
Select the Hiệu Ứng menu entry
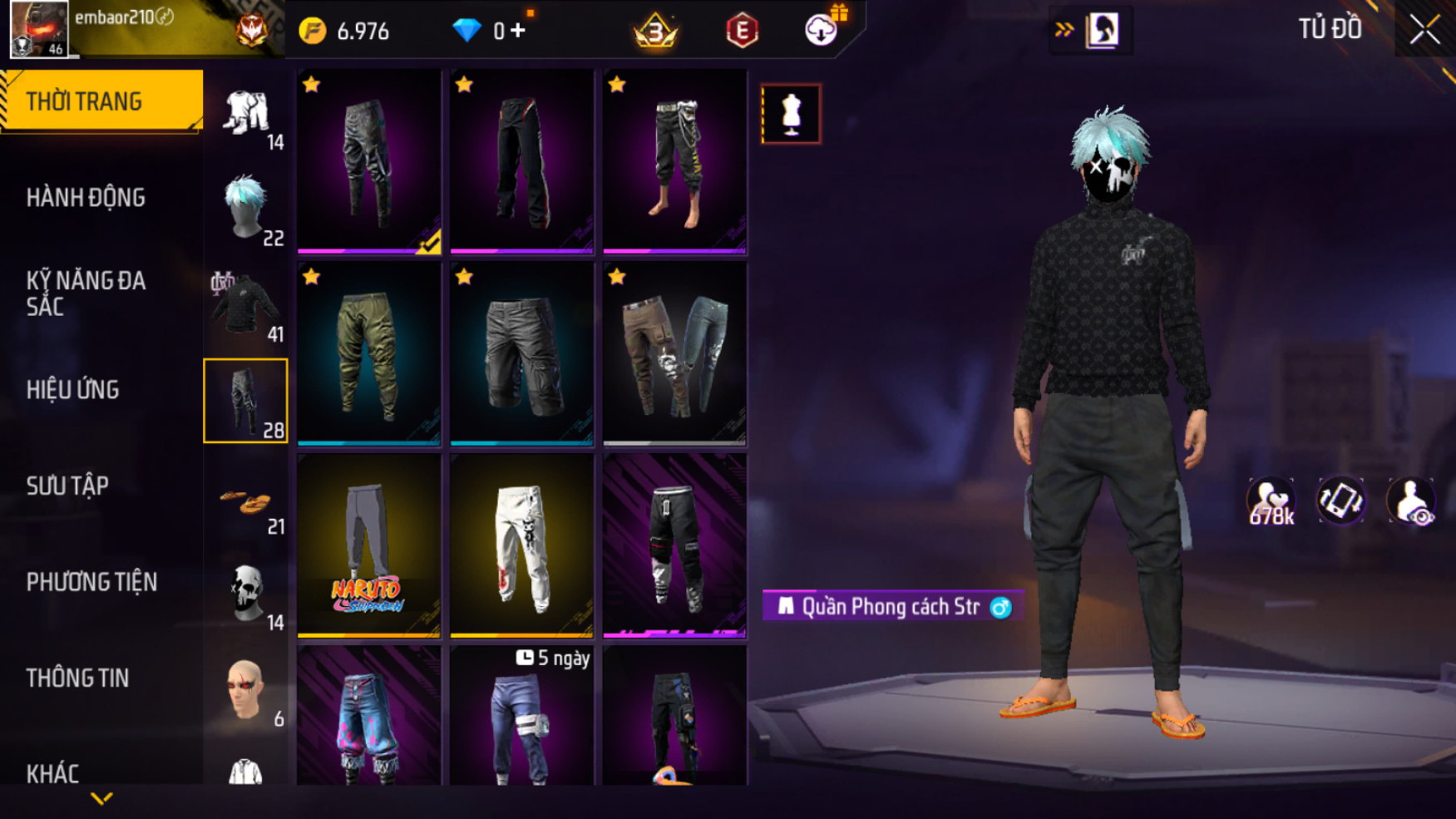73,390
